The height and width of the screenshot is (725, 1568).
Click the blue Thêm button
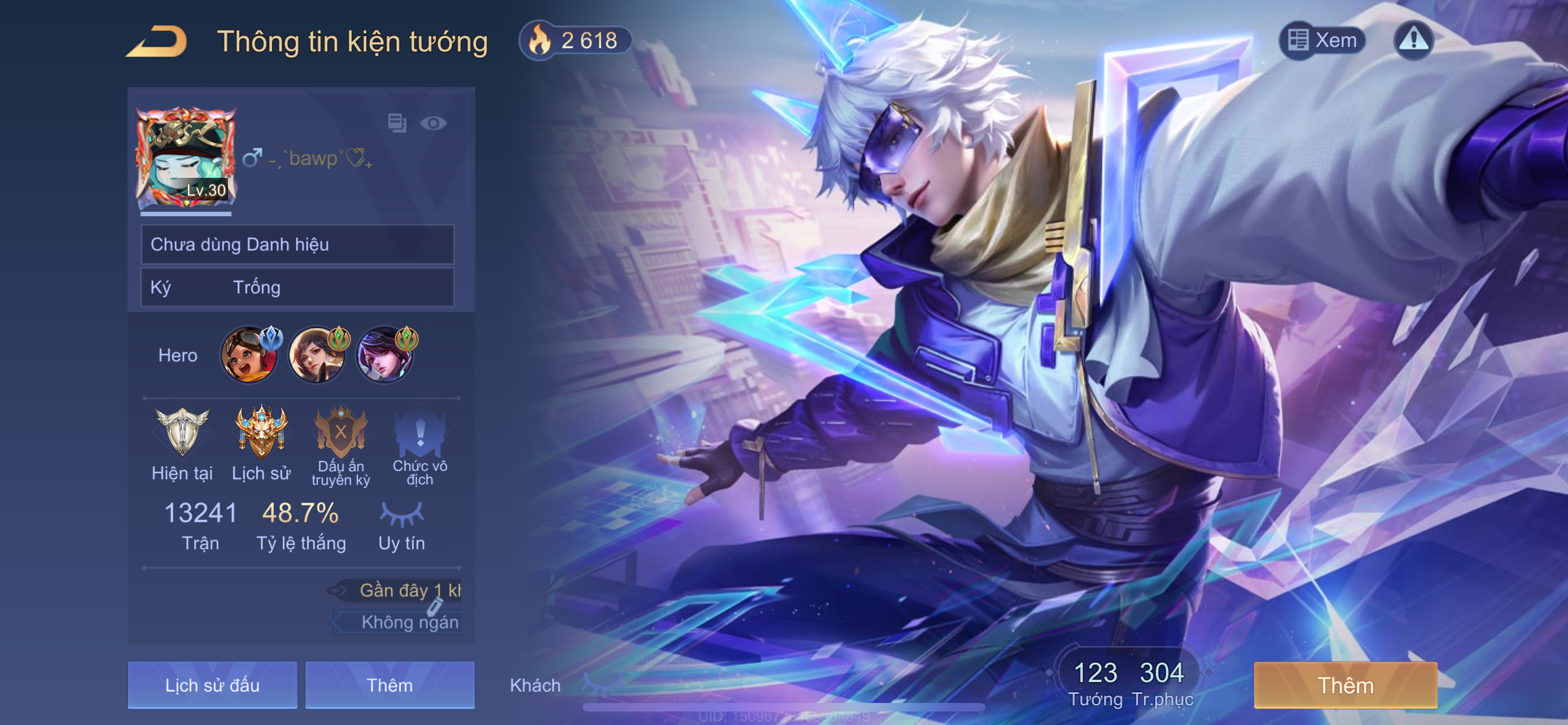pyautogui.click(x=389, y=685)
